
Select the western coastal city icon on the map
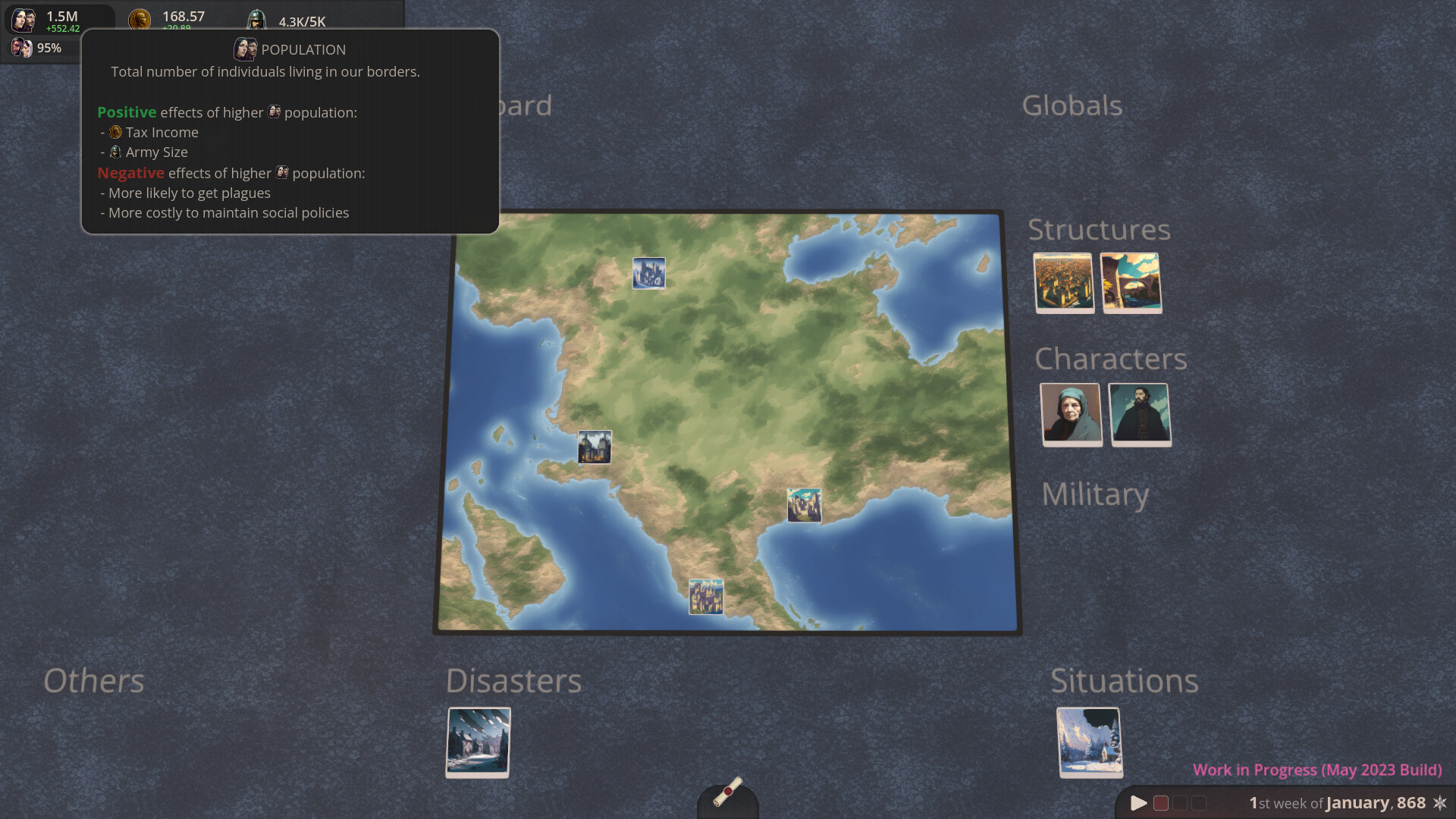(x=595, y=447)
